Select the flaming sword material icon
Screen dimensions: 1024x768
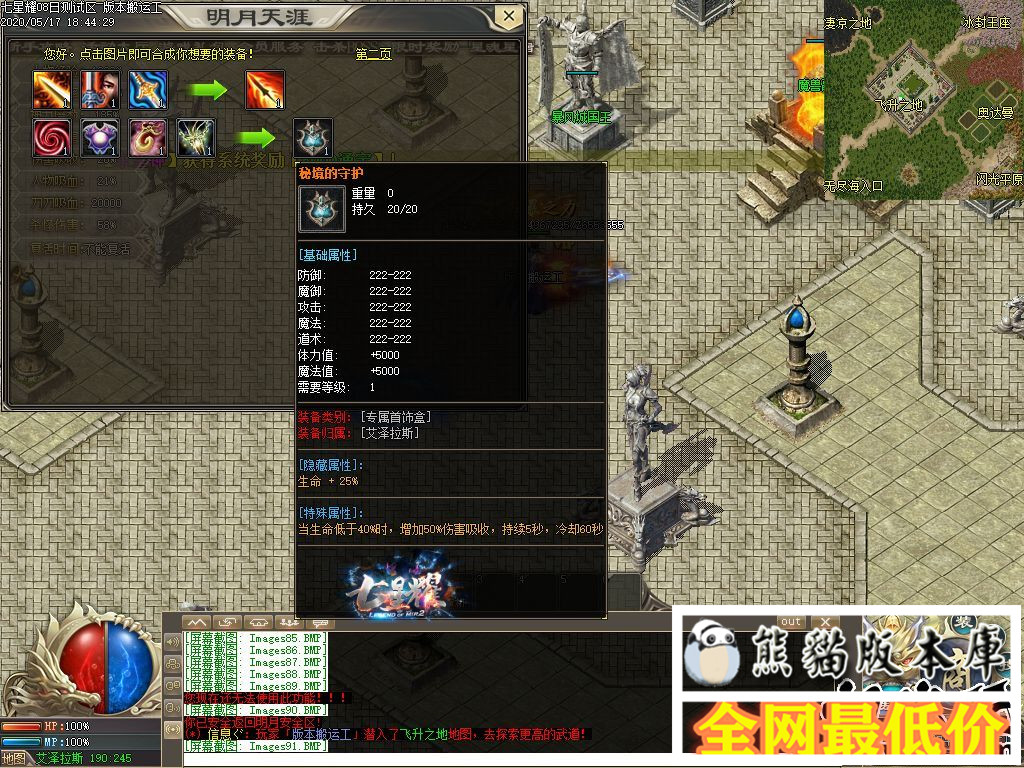pyautogui.click(x=51, y=90)
